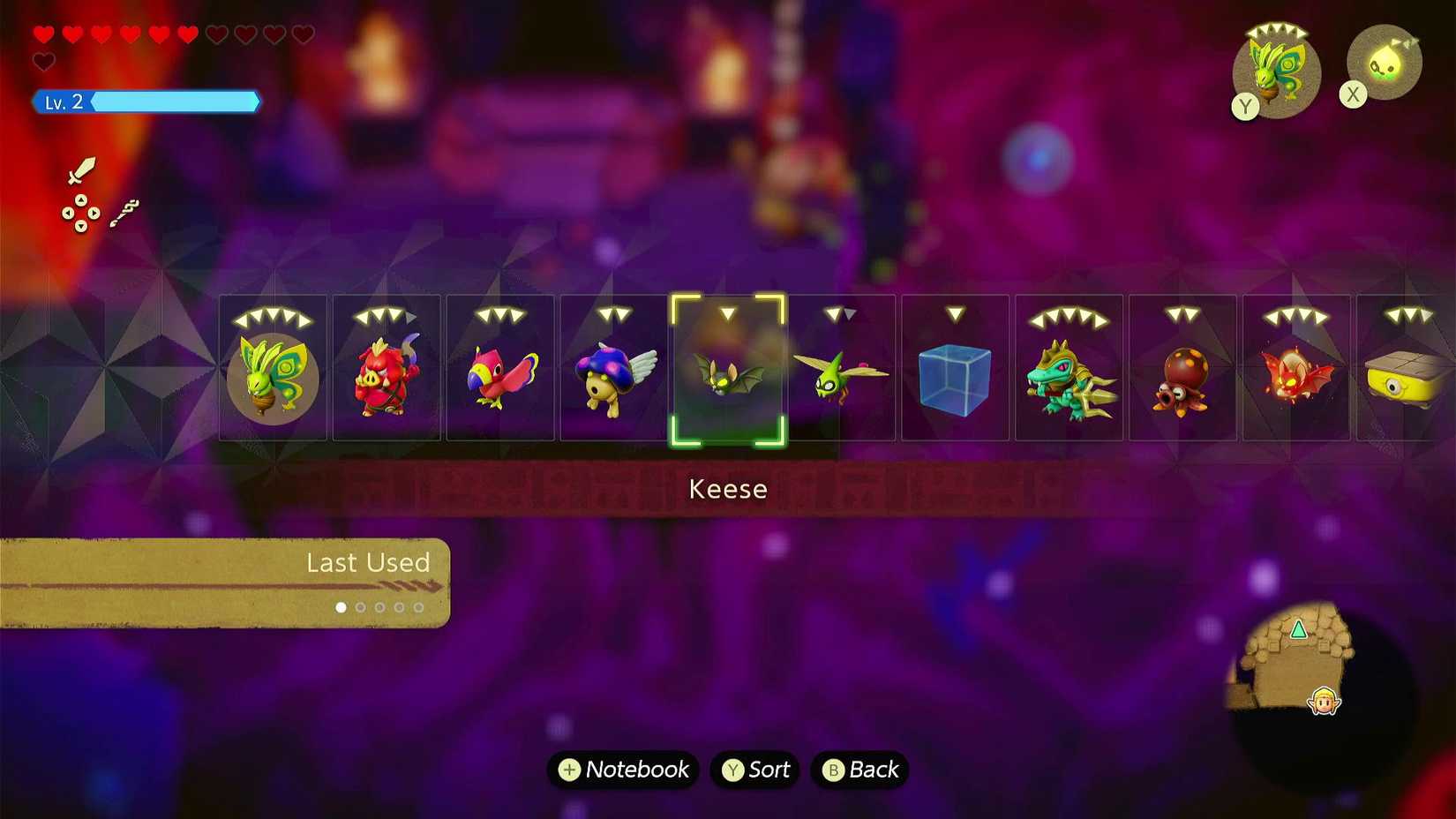Viewport: 1456px width, 819px height.
Task: Select the Octorok figure
Action: pos(1183,371)
